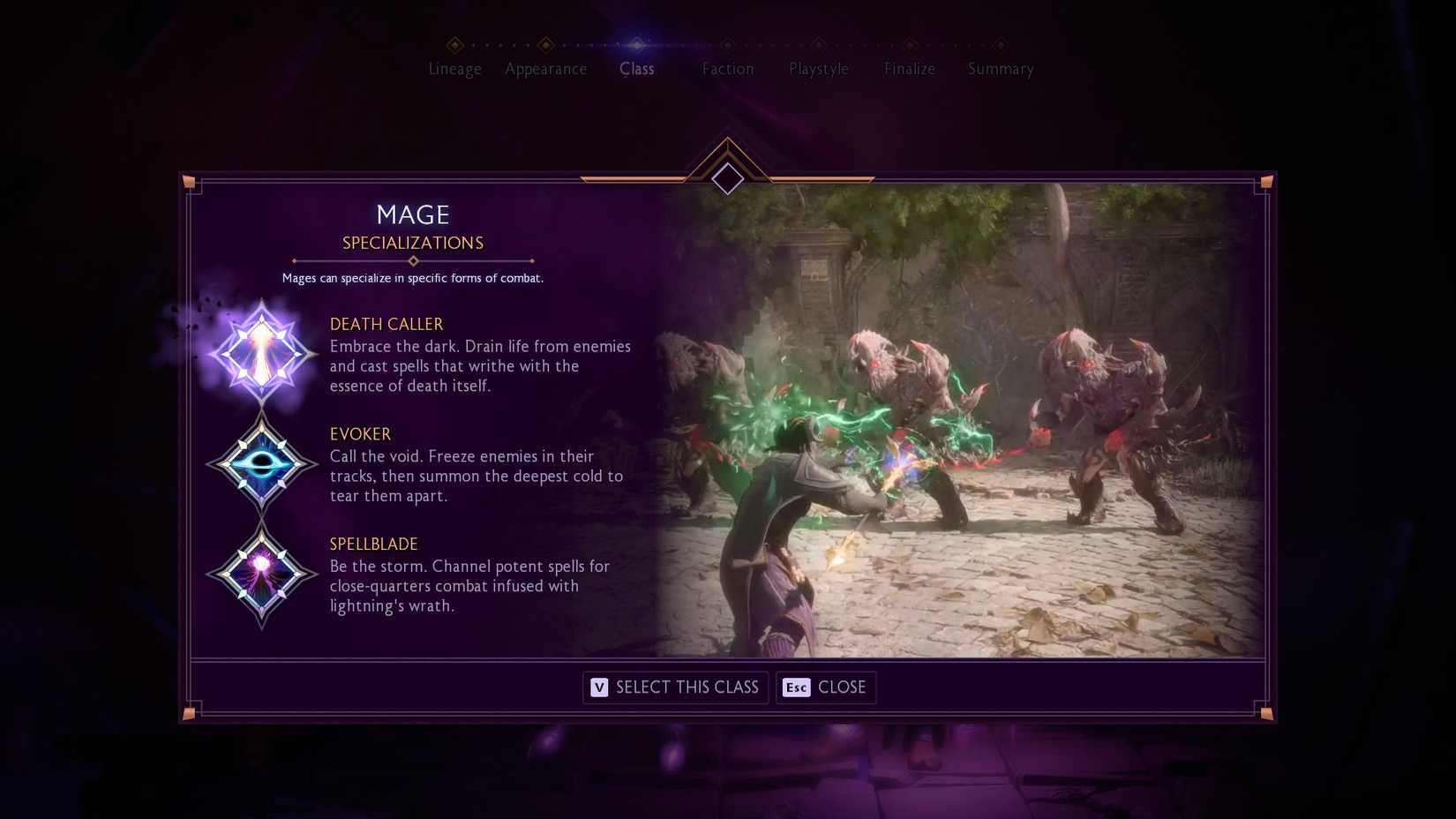
Task: Open the panel ornament at the top center
Action: [727, 178]
